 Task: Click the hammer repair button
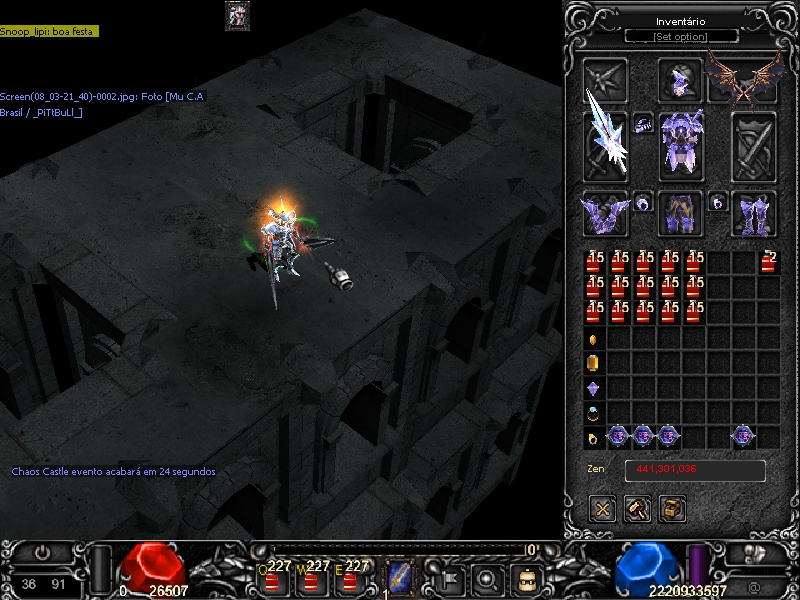638,508
